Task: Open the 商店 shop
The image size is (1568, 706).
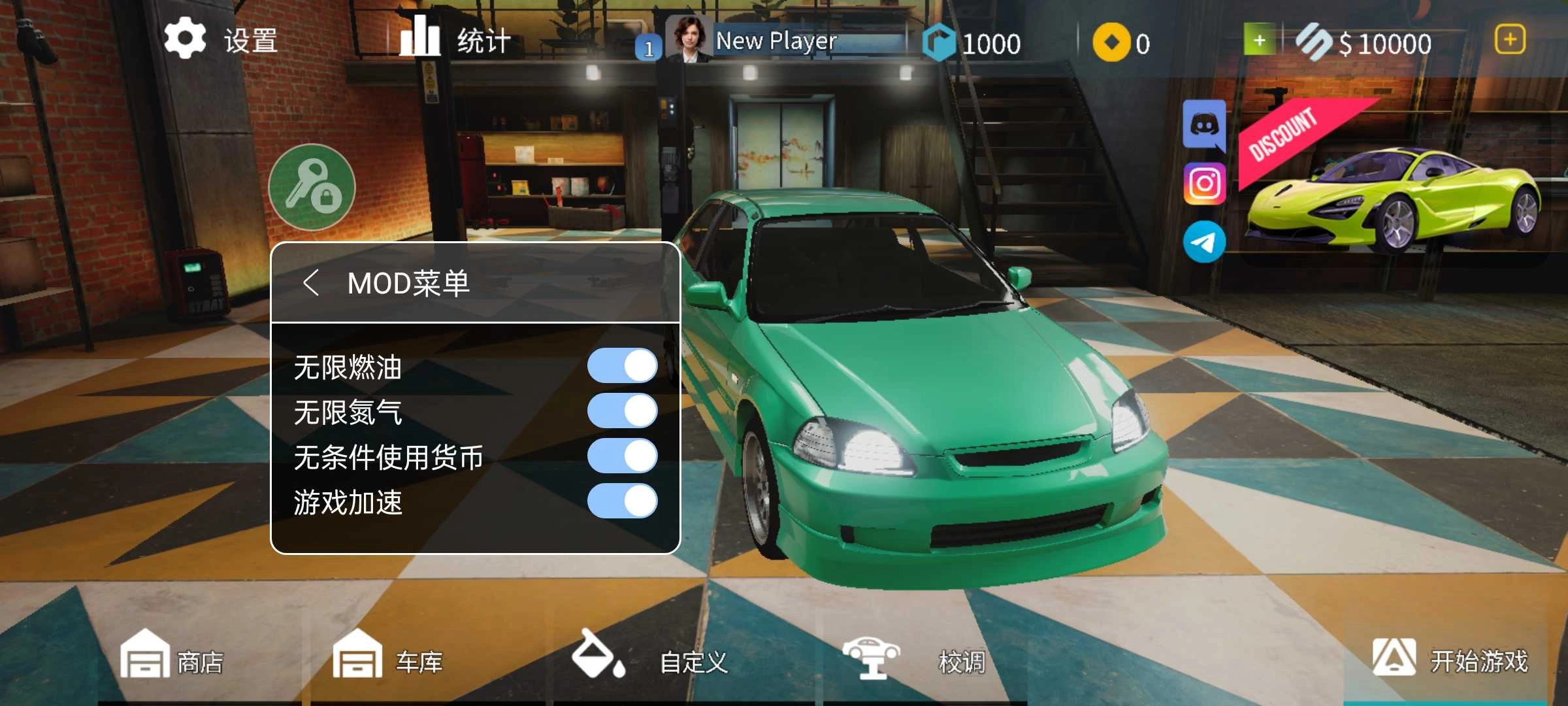Action: (x=172, y=660)
